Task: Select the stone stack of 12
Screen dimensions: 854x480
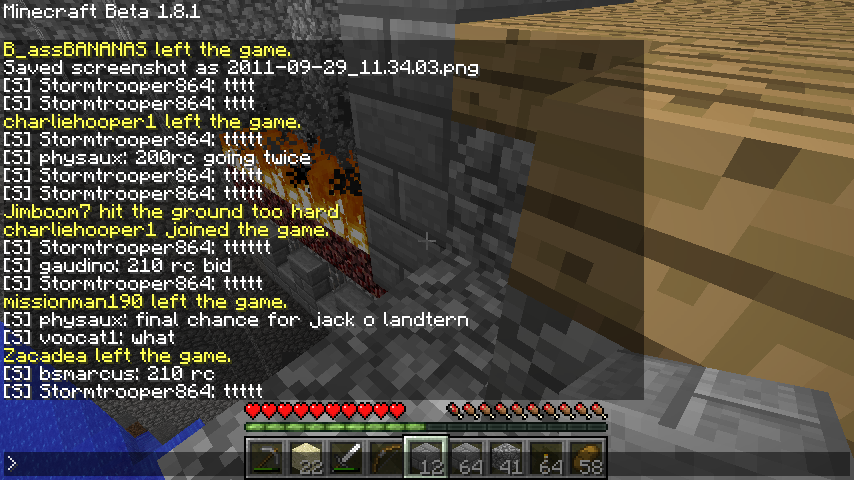Action: pyautogui.click(x=426, y=458)
